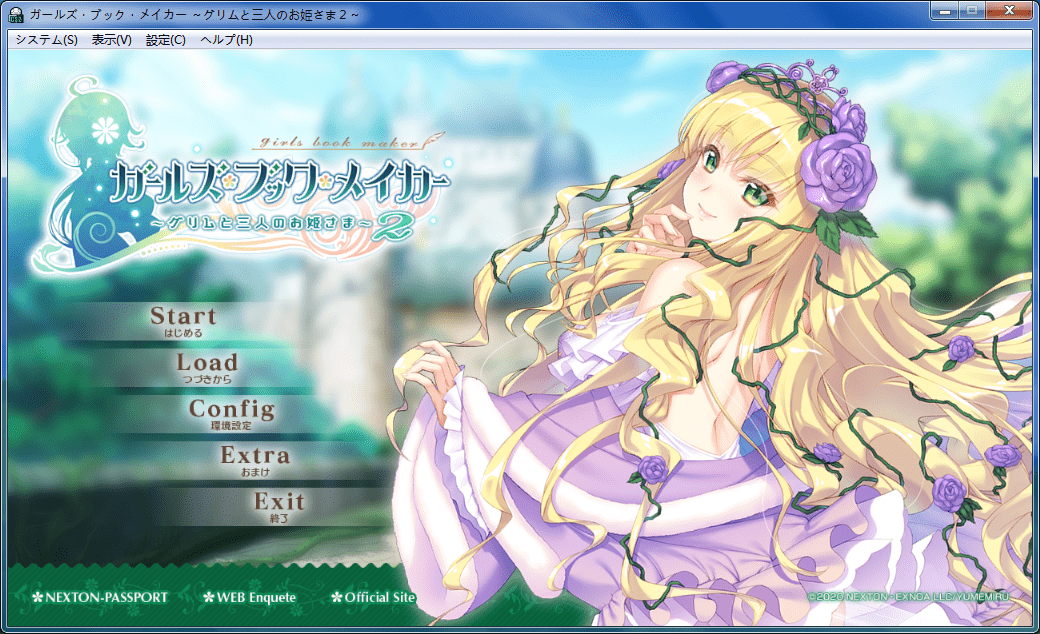Start a new game

pos(183,320)
